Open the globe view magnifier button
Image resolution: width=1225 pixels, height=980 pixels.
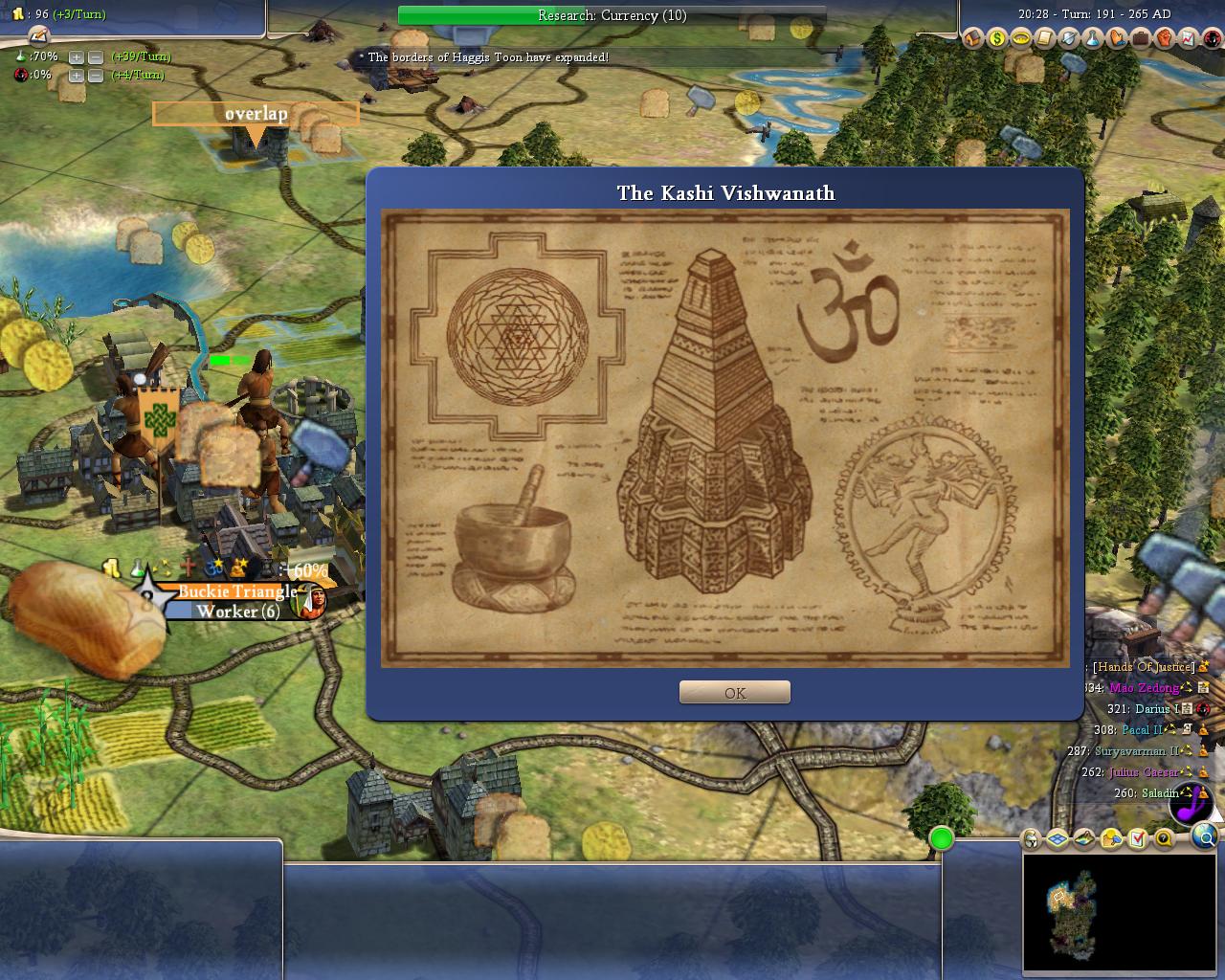1205,839
